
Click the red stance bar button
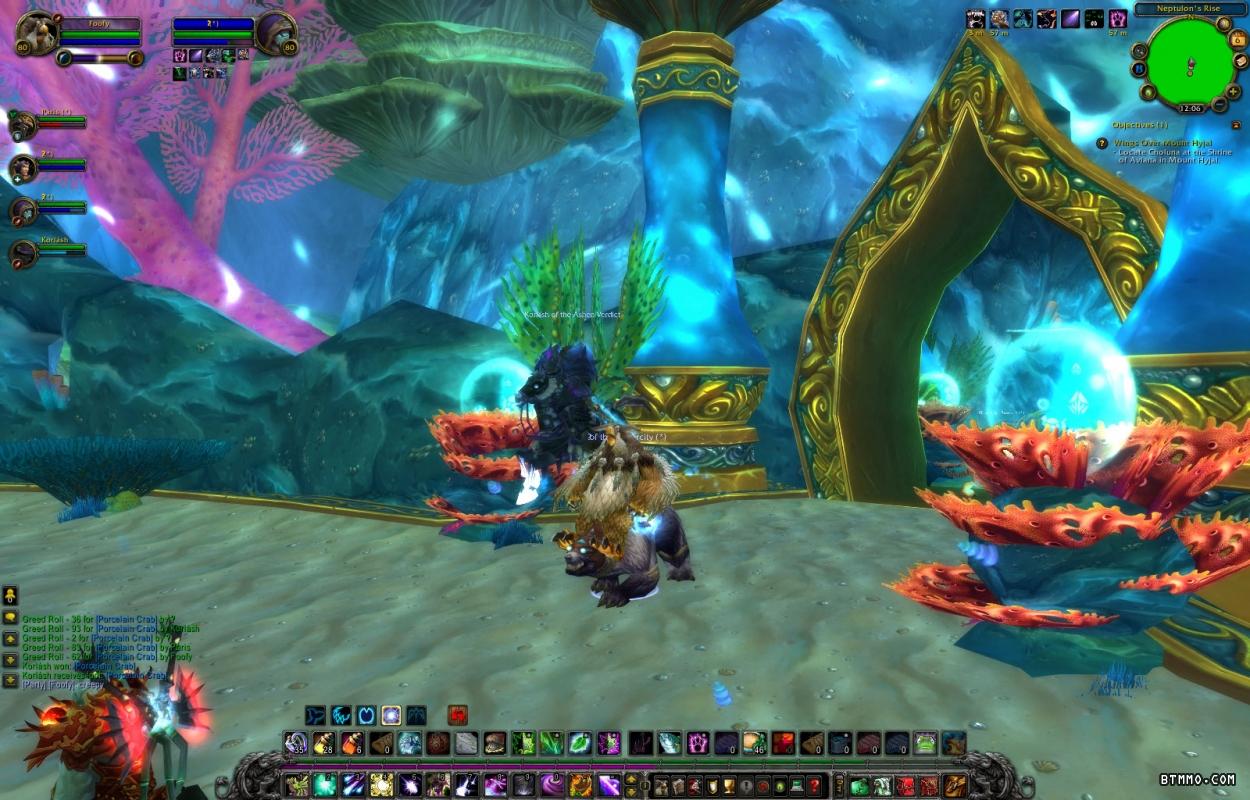tap(458, 715)
